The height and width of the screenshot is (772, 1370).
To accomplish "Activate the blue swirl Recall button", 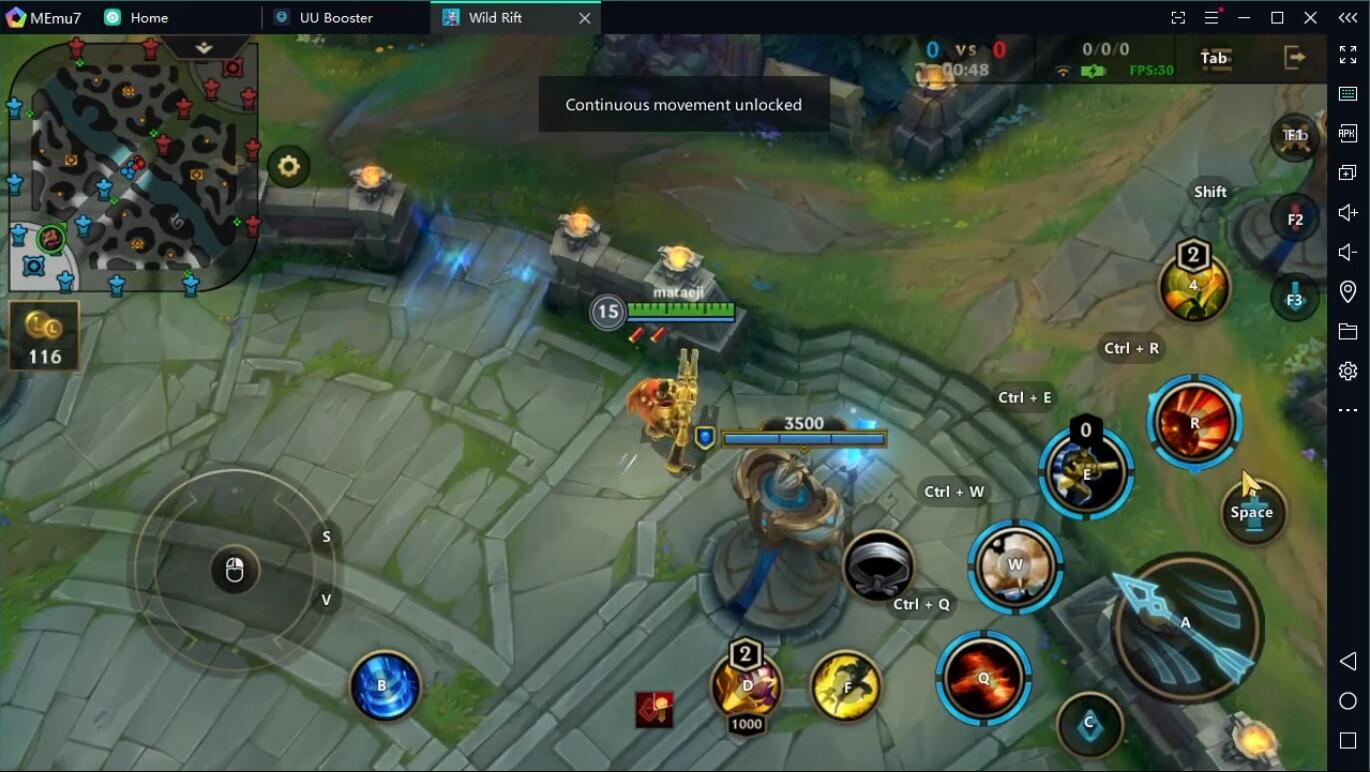I will [x=385, y=686].
